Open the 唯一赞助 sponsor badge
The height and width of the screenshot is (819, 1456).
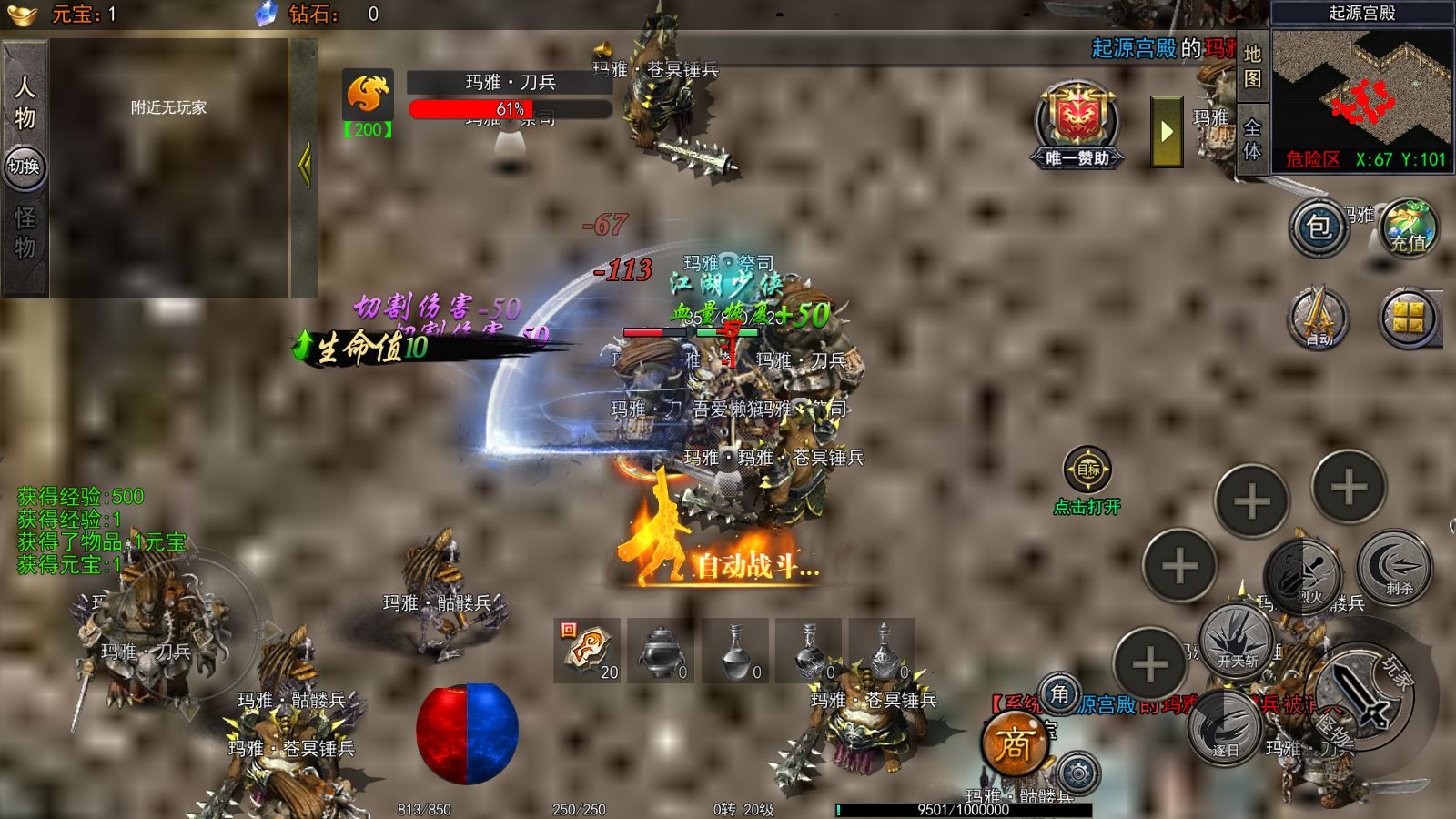click(1077, 126)
